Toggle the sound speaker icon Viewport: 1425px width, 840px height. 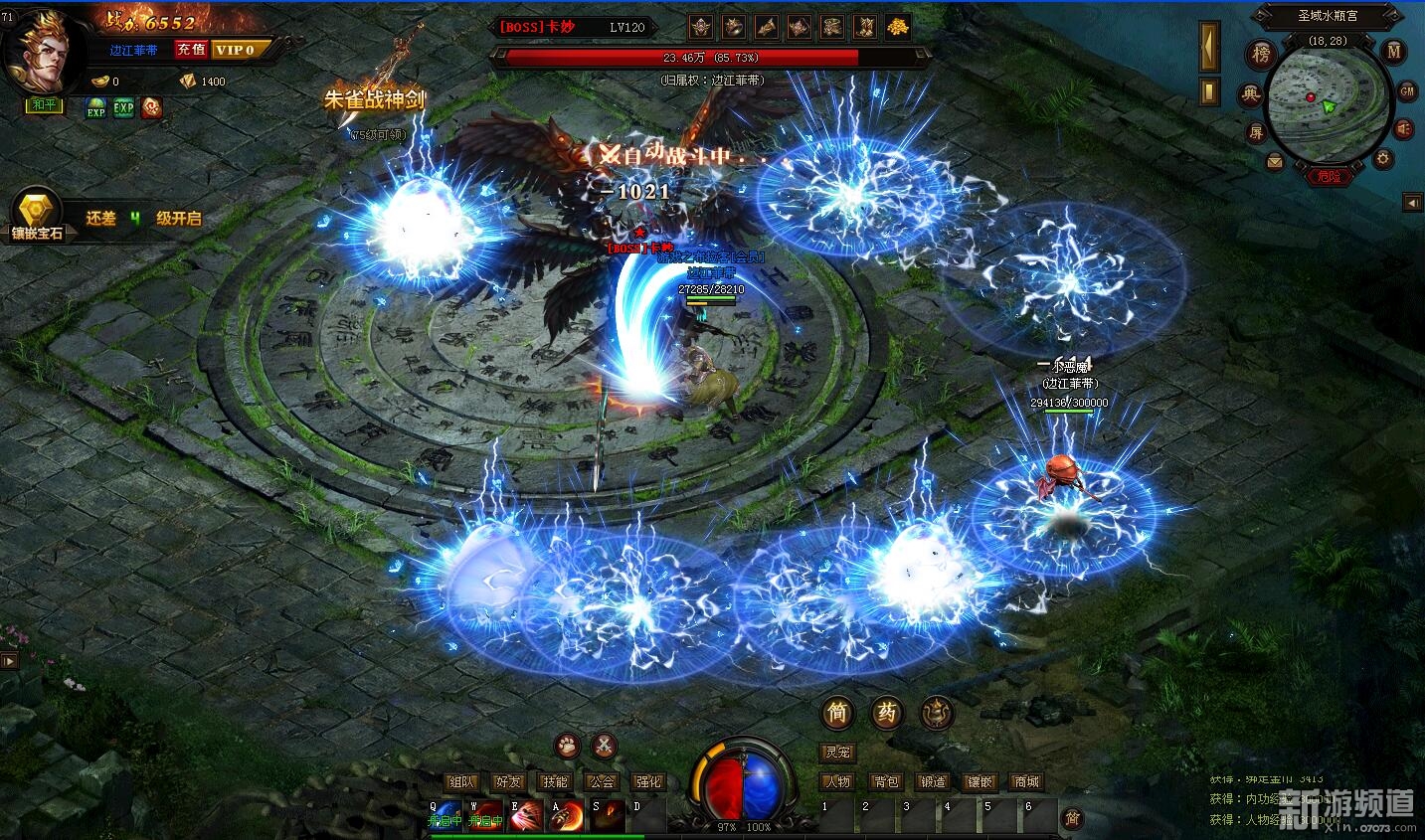tap(1404, 128)
